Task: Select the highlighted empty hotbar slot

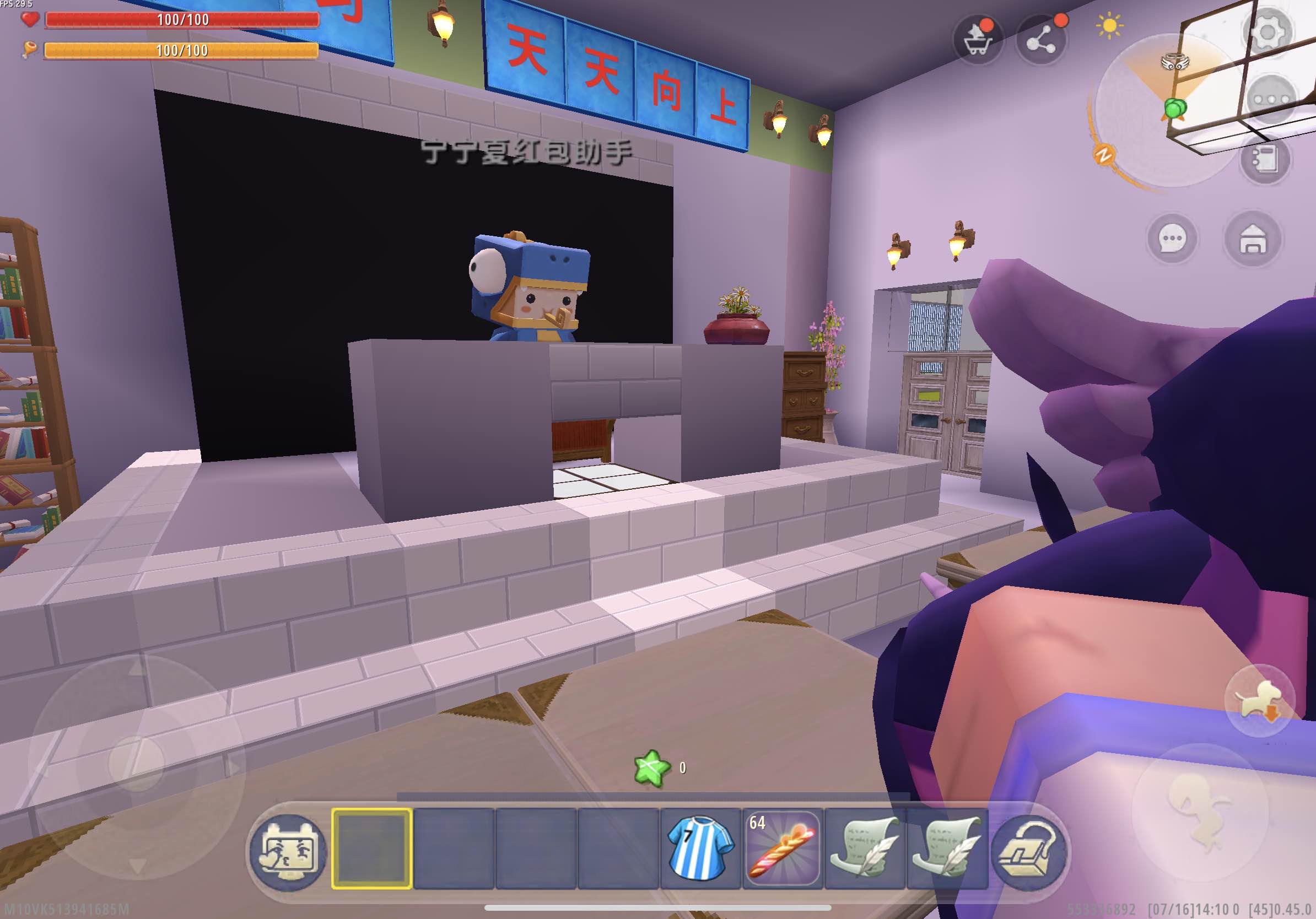Action: (x=371, y=849)
